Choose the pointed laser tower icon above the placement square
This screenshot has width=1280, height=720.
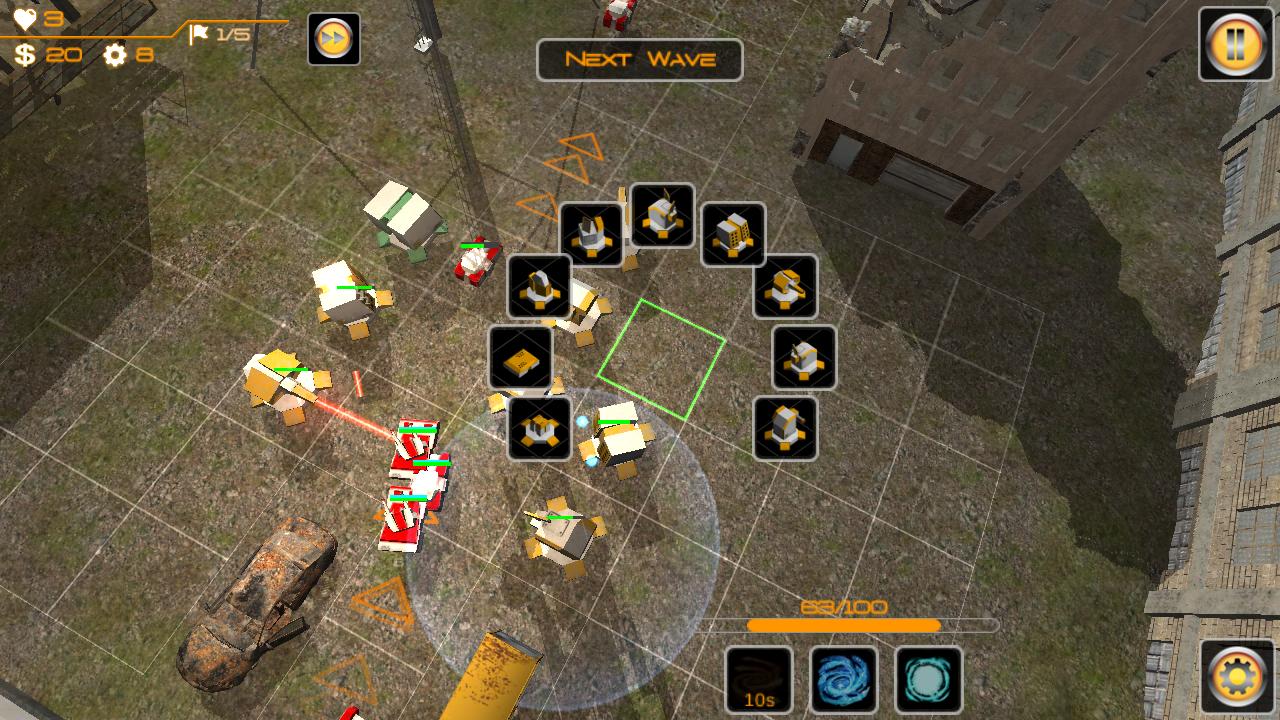[662, 215]
